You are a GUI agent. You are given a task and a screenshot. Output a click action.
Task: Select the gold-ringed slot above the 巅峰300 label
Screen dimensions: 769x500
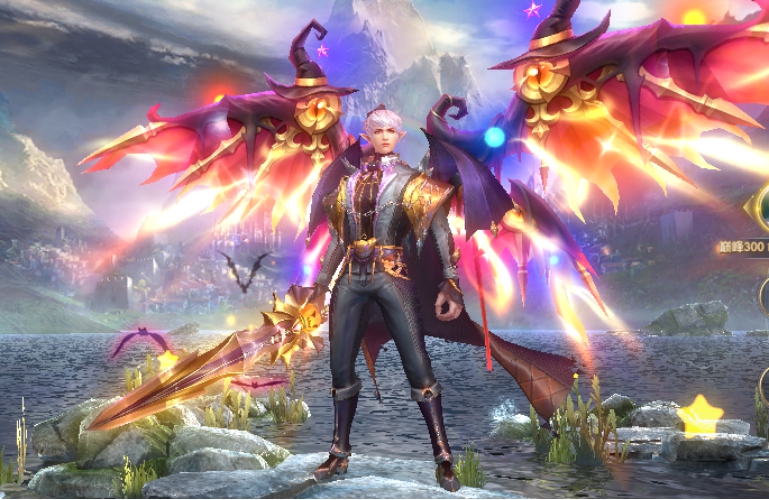tap(760, 208)
